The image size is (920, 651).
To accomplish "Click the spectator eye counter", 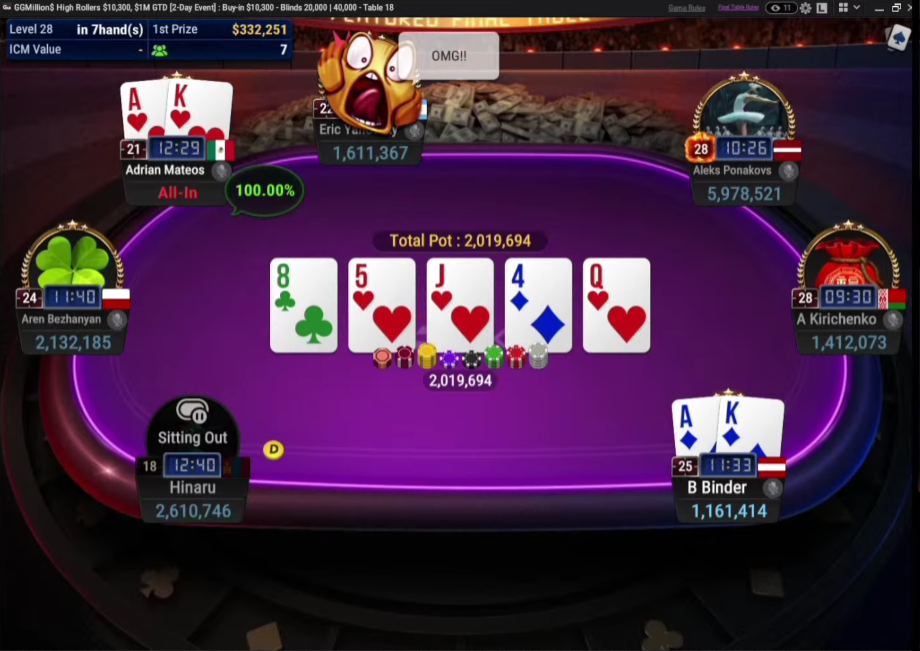I will click(781, 8).
